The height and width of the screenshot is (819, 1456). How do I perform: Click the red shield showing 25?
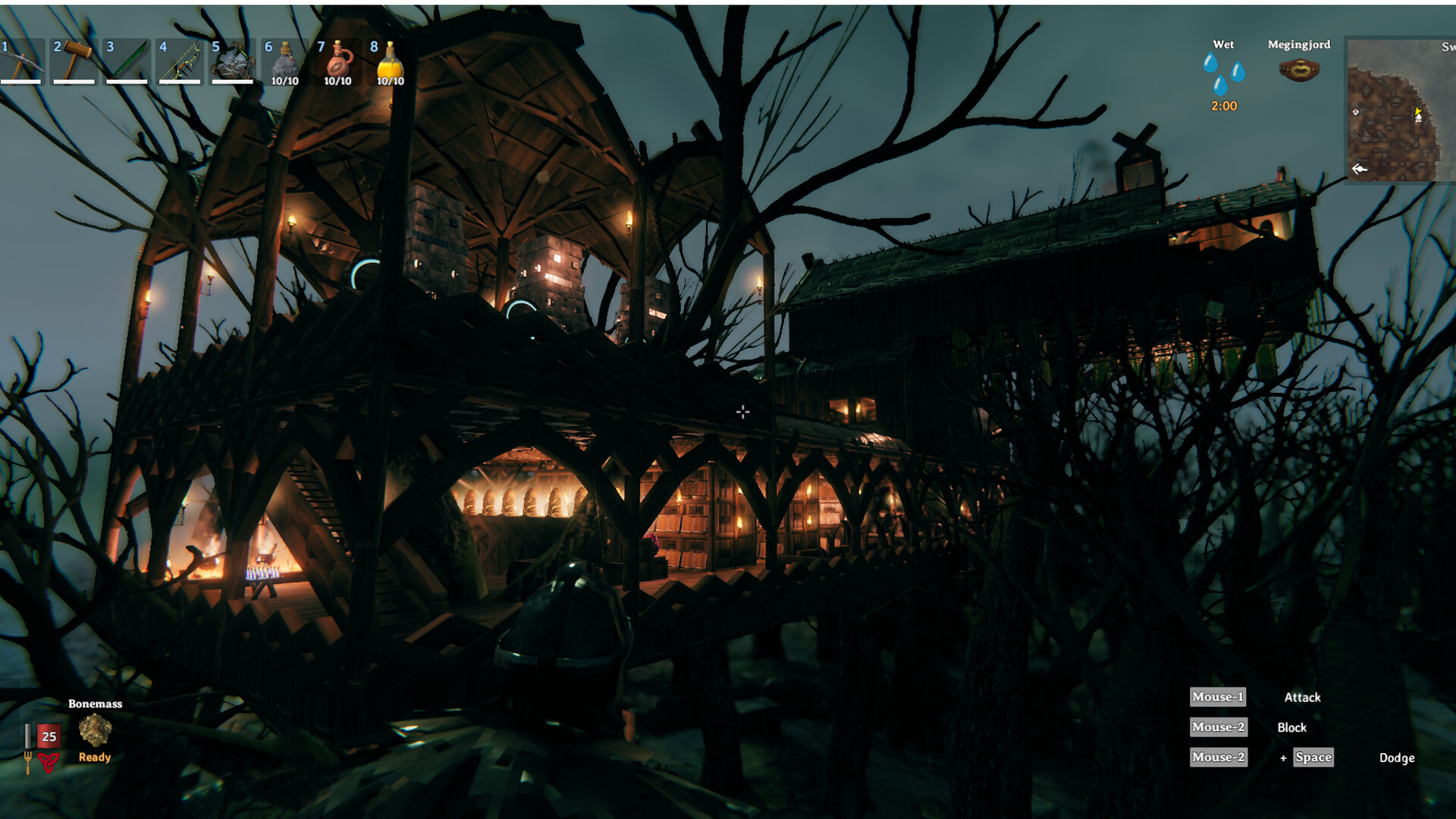click(x=49, y=736)
